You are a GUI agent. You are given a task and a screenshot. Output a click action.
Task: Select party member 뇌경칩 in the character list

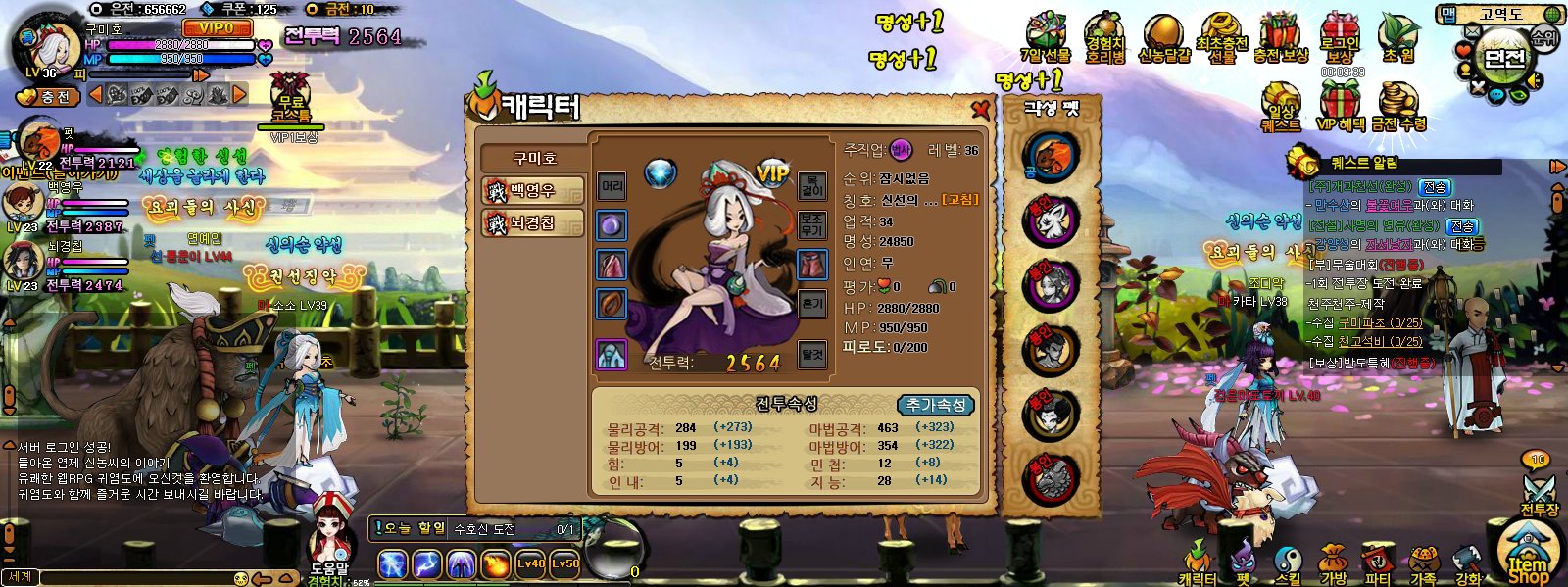(x=533, y=223)
